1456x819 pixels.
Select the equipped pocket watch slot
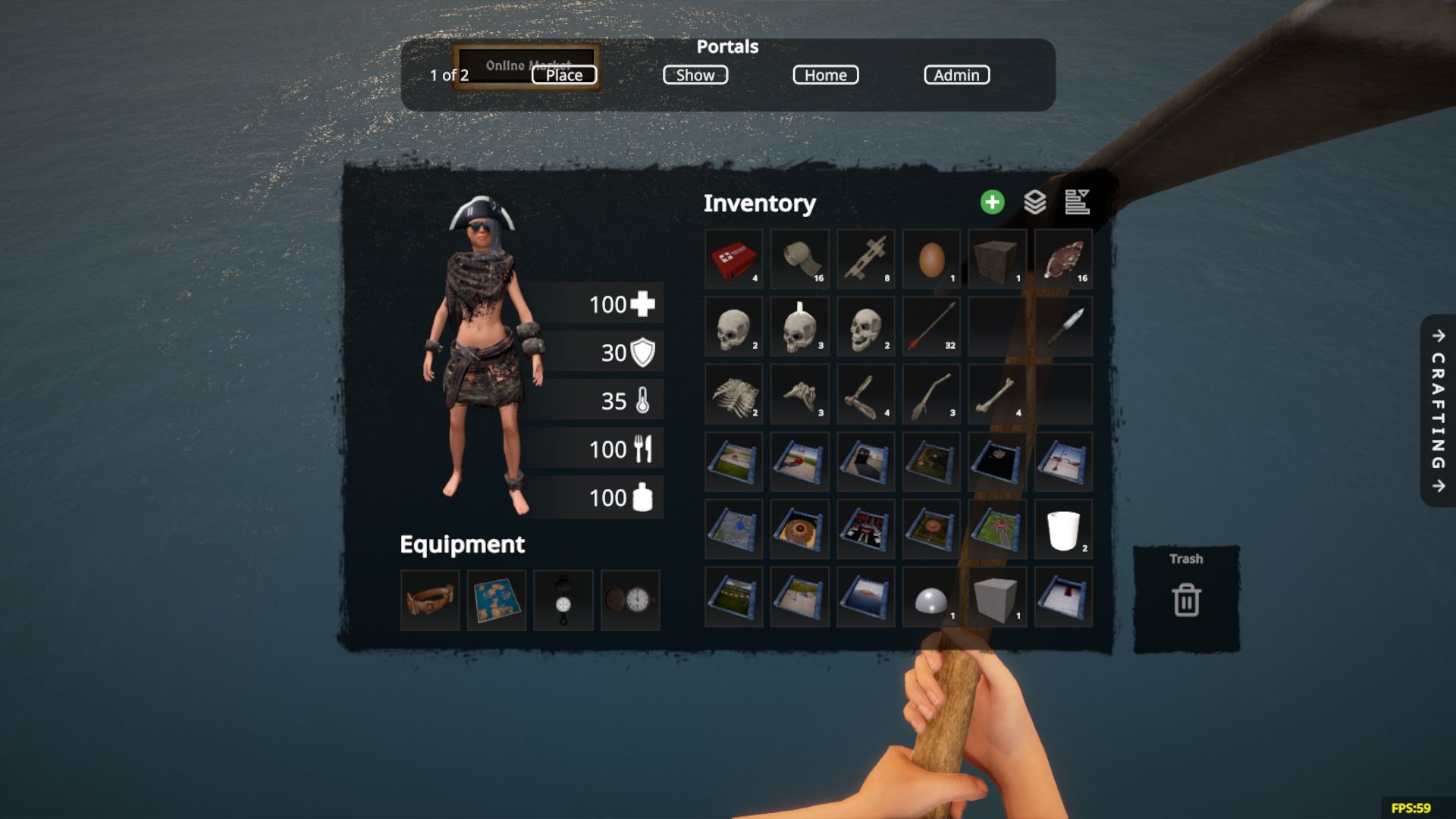pyautogui.click(x=630, y=601)
